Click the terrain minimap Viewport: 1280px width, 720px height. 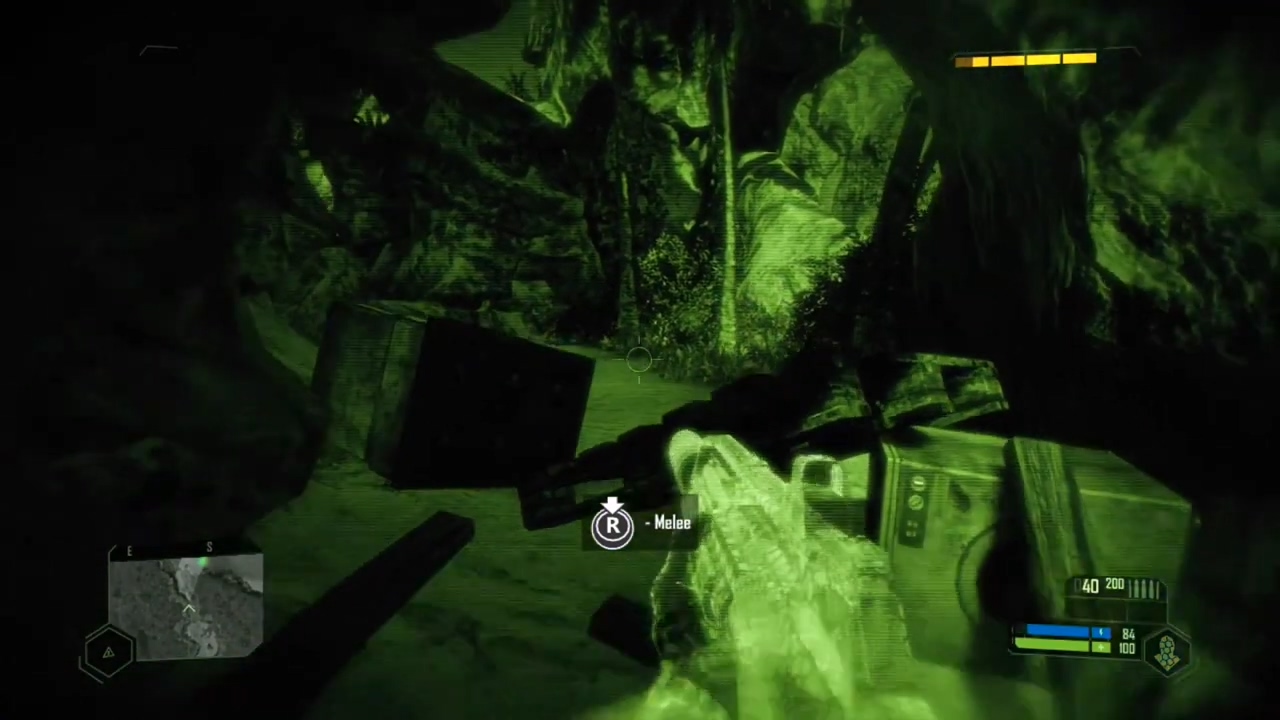(x=186, y=607)
